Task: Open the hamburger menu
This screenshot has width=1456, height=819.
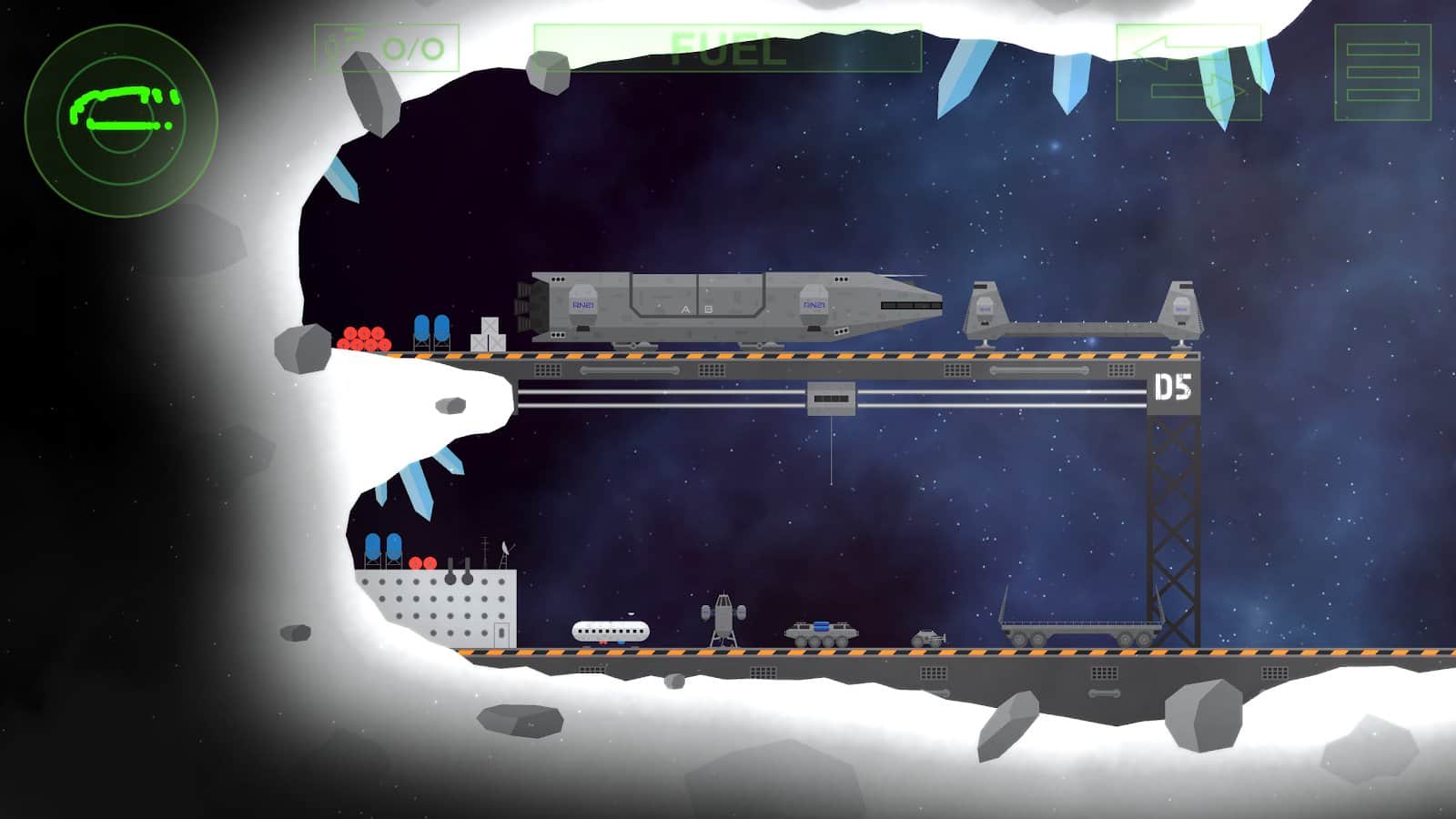Action: pyautogui.click(x=1382, y=73)
